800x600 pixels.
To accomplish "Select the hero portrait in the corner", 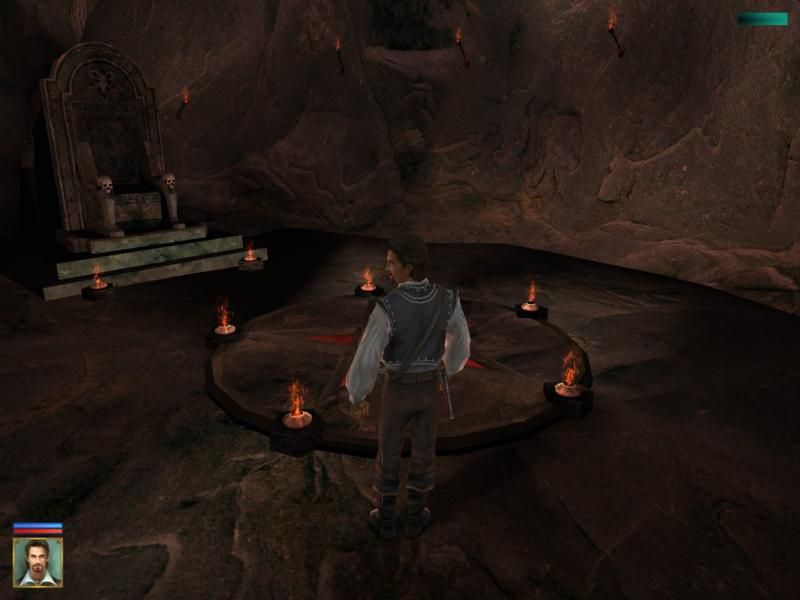I will pos(38,562).
